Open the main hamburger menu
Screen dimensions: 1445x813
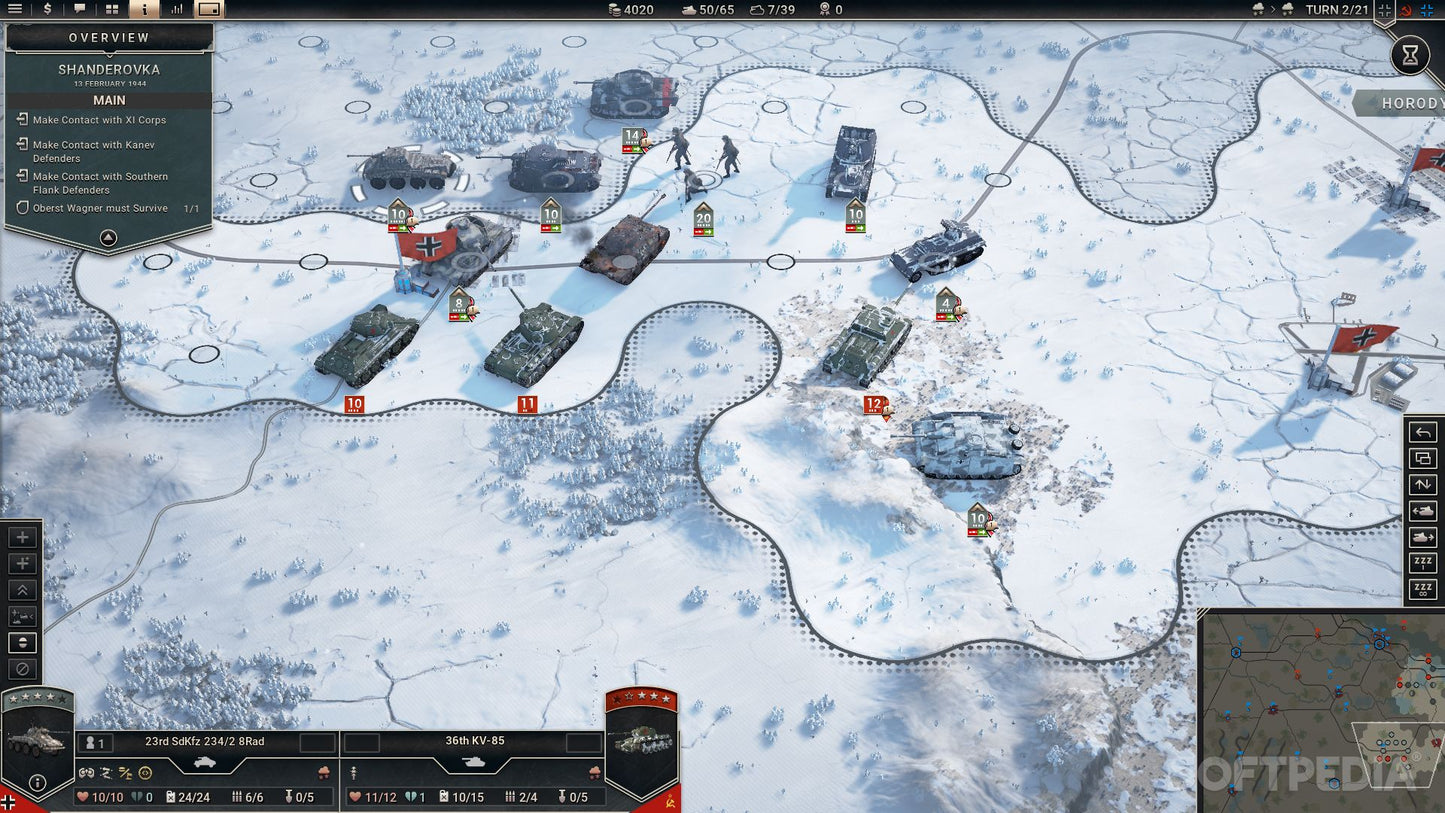[15, 9]
